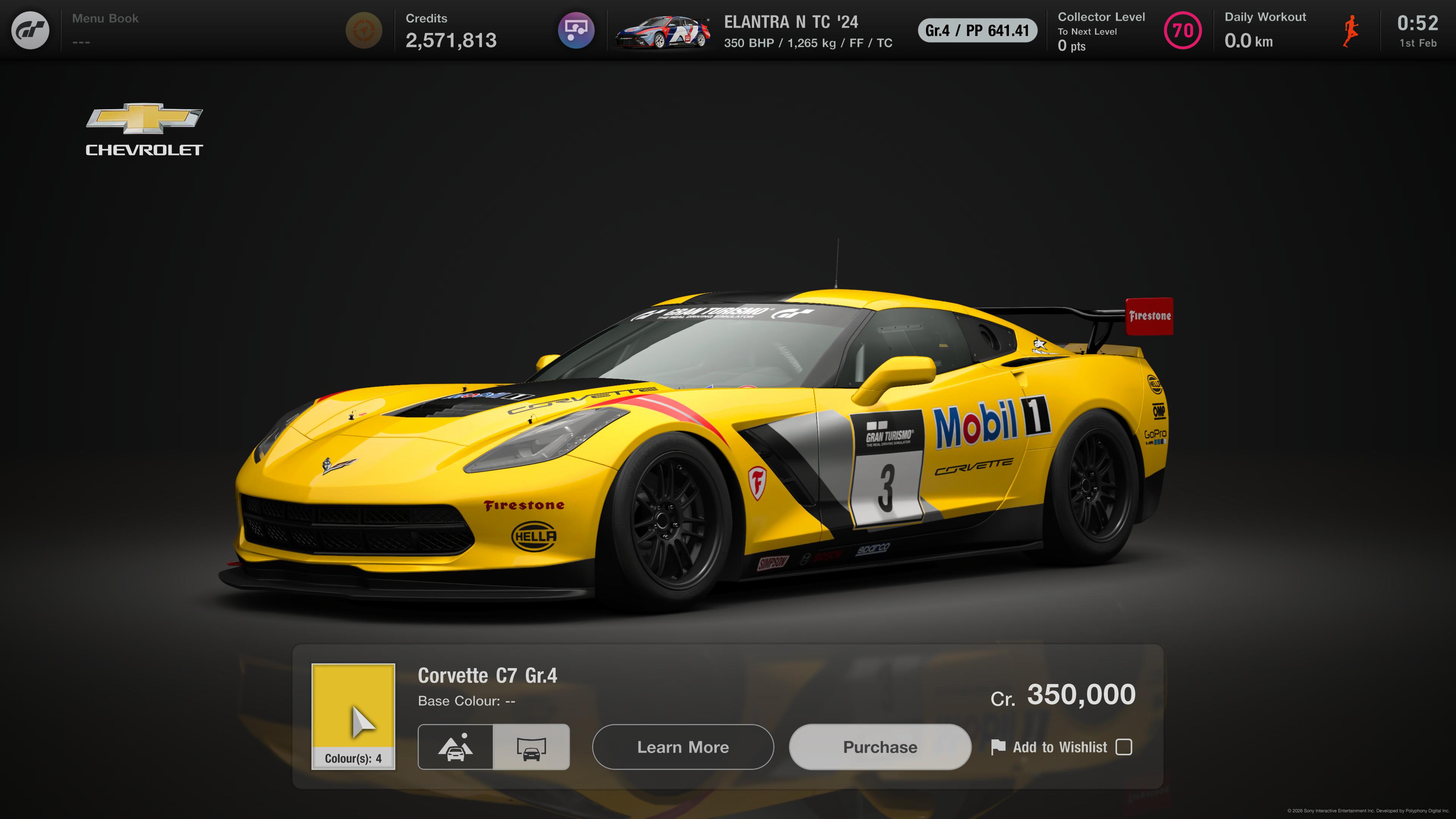Select the purple multiplayer showcase icon

pos(576,30)
